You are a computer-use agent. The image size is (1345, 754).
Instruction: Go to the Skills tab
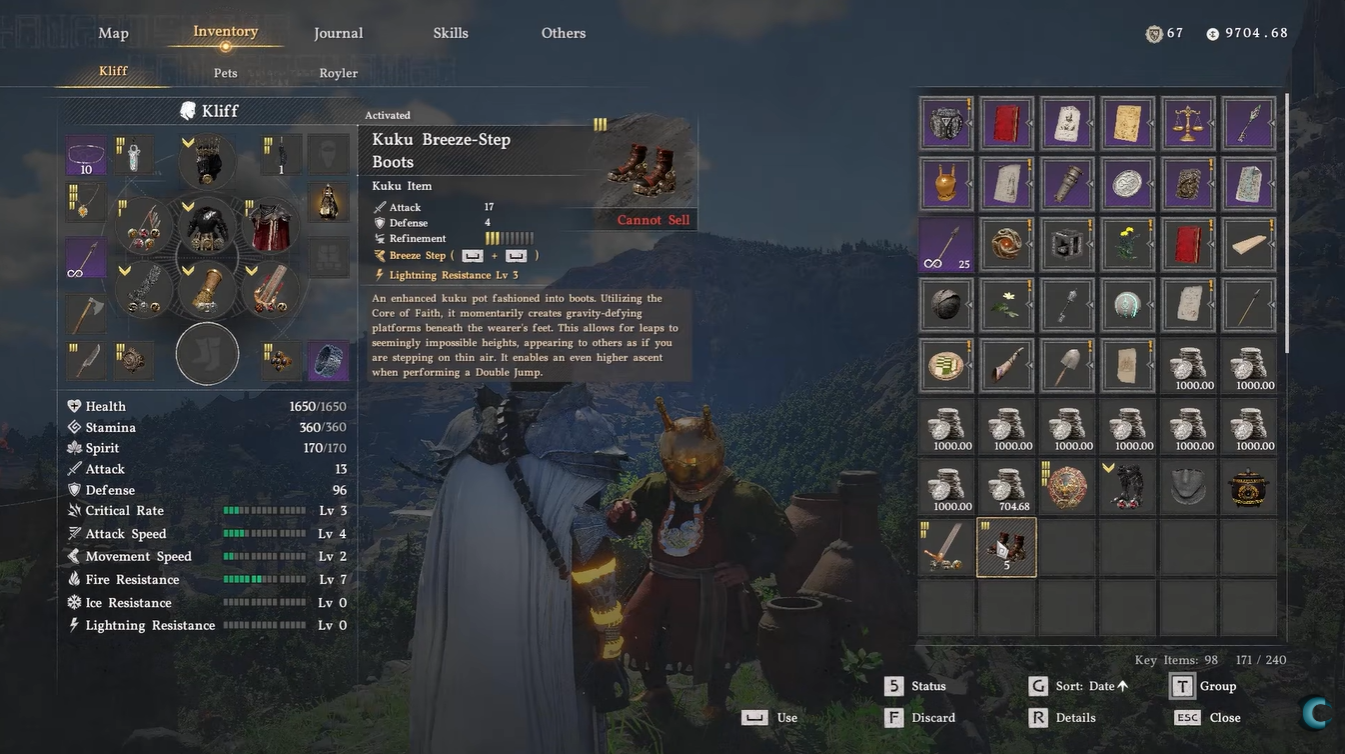pyautogui.click(x=450, y=33)
